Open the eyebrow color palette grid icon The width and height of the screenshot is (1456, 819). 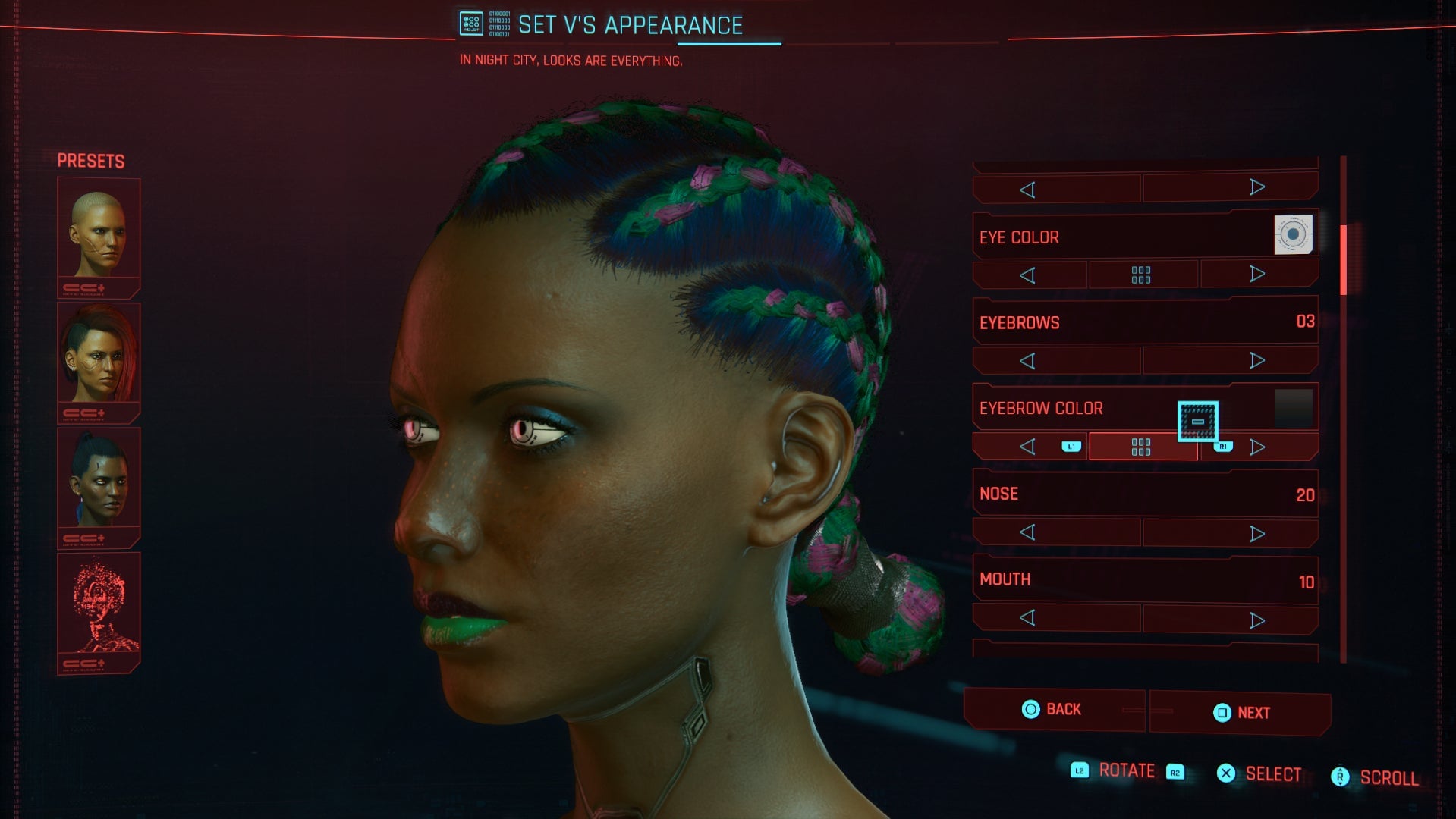click(x=1143, y=447)
